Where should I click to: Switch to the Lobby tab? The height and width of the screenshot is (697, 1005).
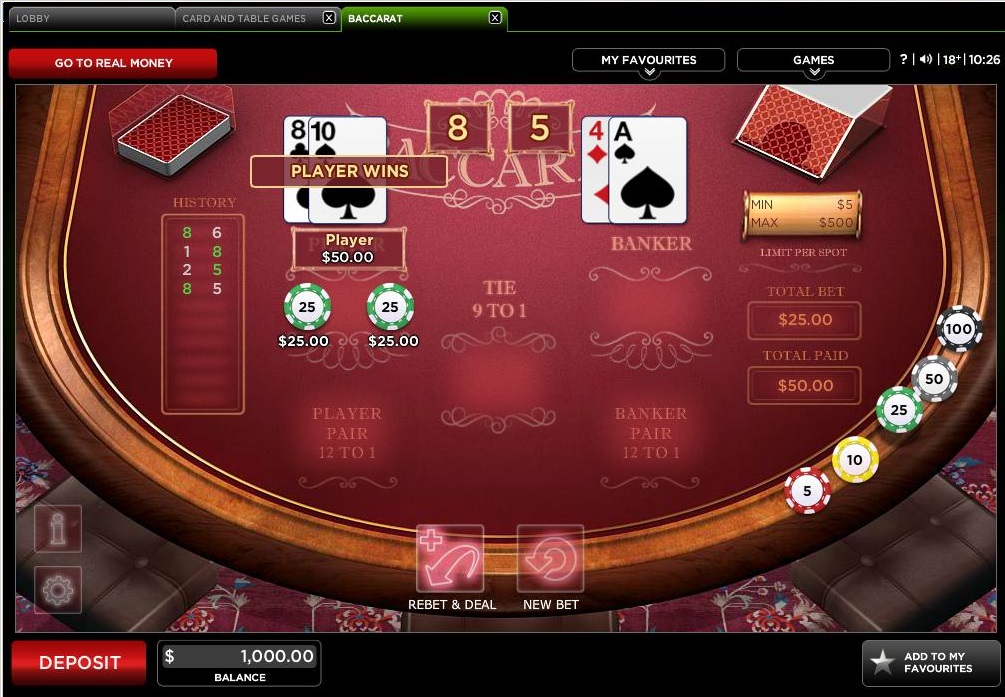[x=88, y=18]
